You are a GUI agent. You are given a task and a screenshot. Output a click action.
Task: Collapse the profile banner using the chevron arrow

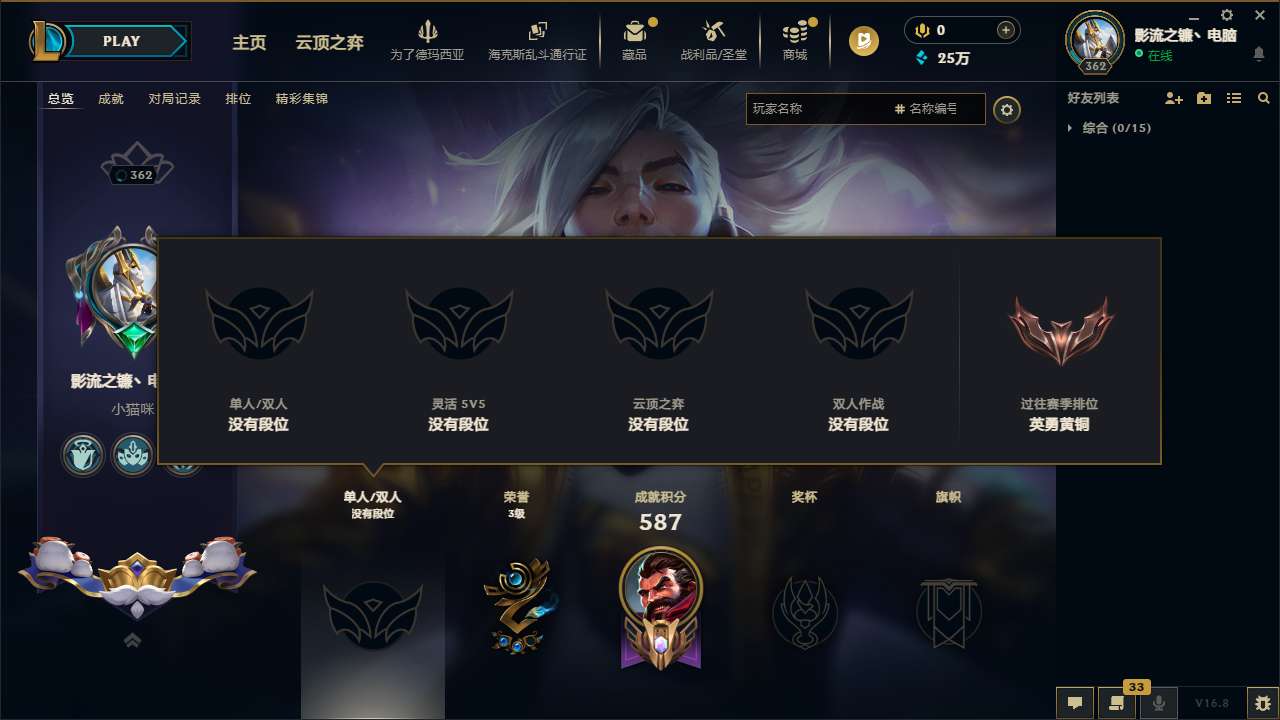132,641
